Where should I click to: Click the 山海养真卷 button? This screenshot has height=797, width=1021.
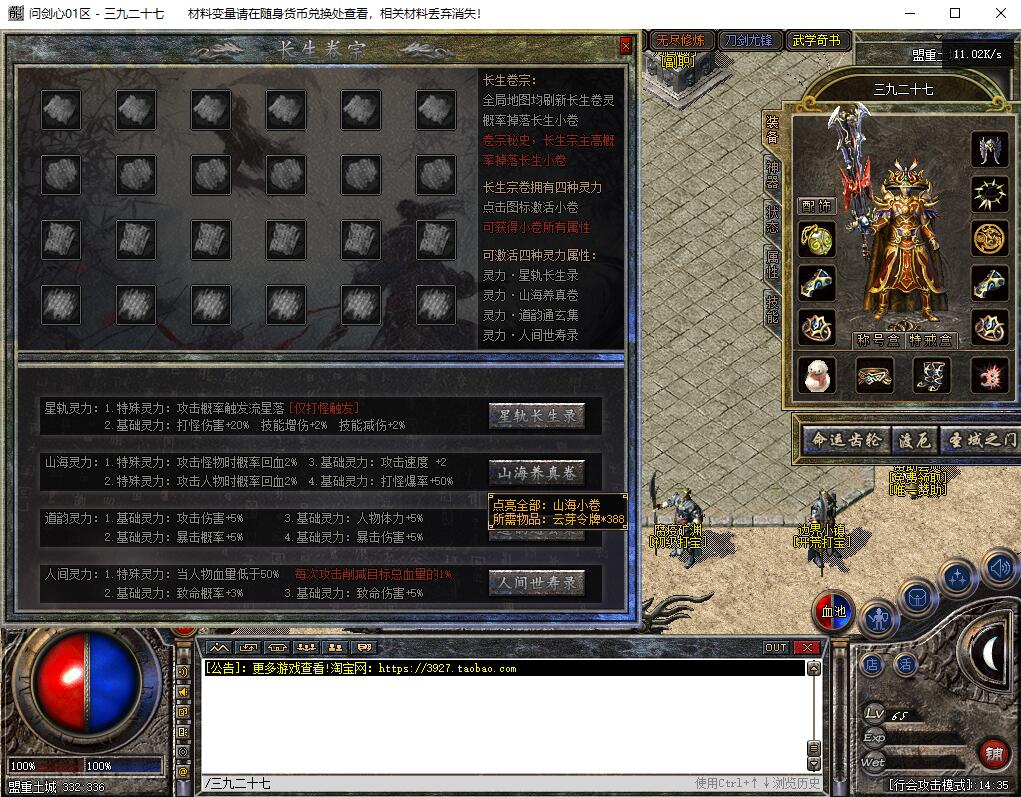pyautogui.click(x=537, y=472)
